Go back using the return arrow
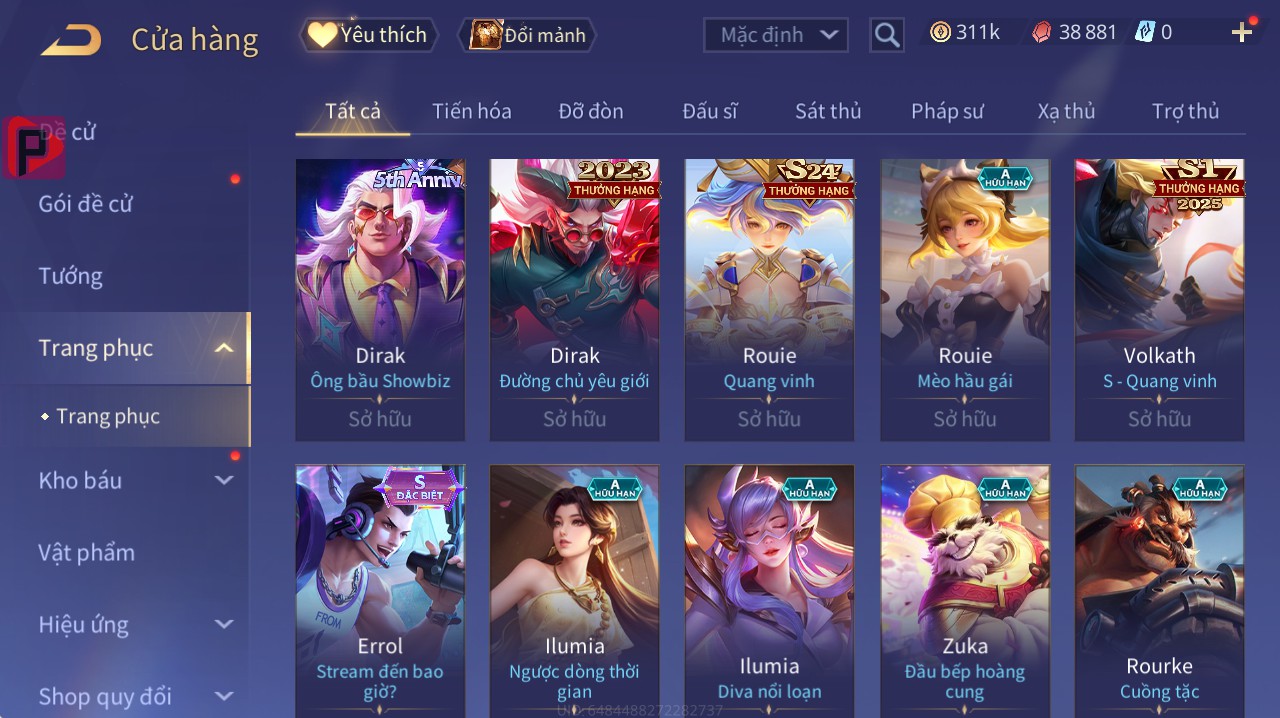 click(71, 40)
